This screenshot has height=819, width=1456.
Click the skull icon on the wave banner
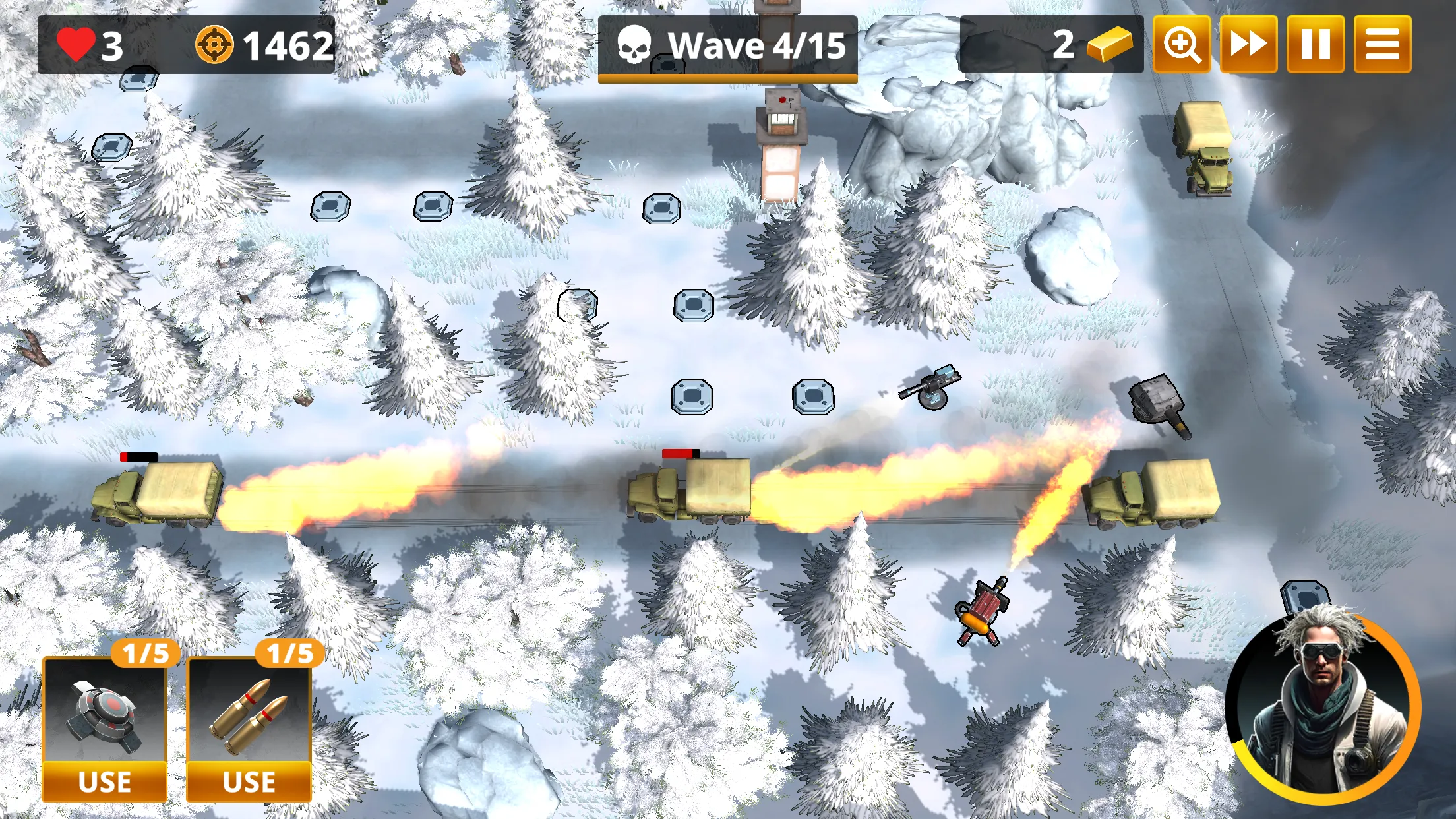point(635,45)
